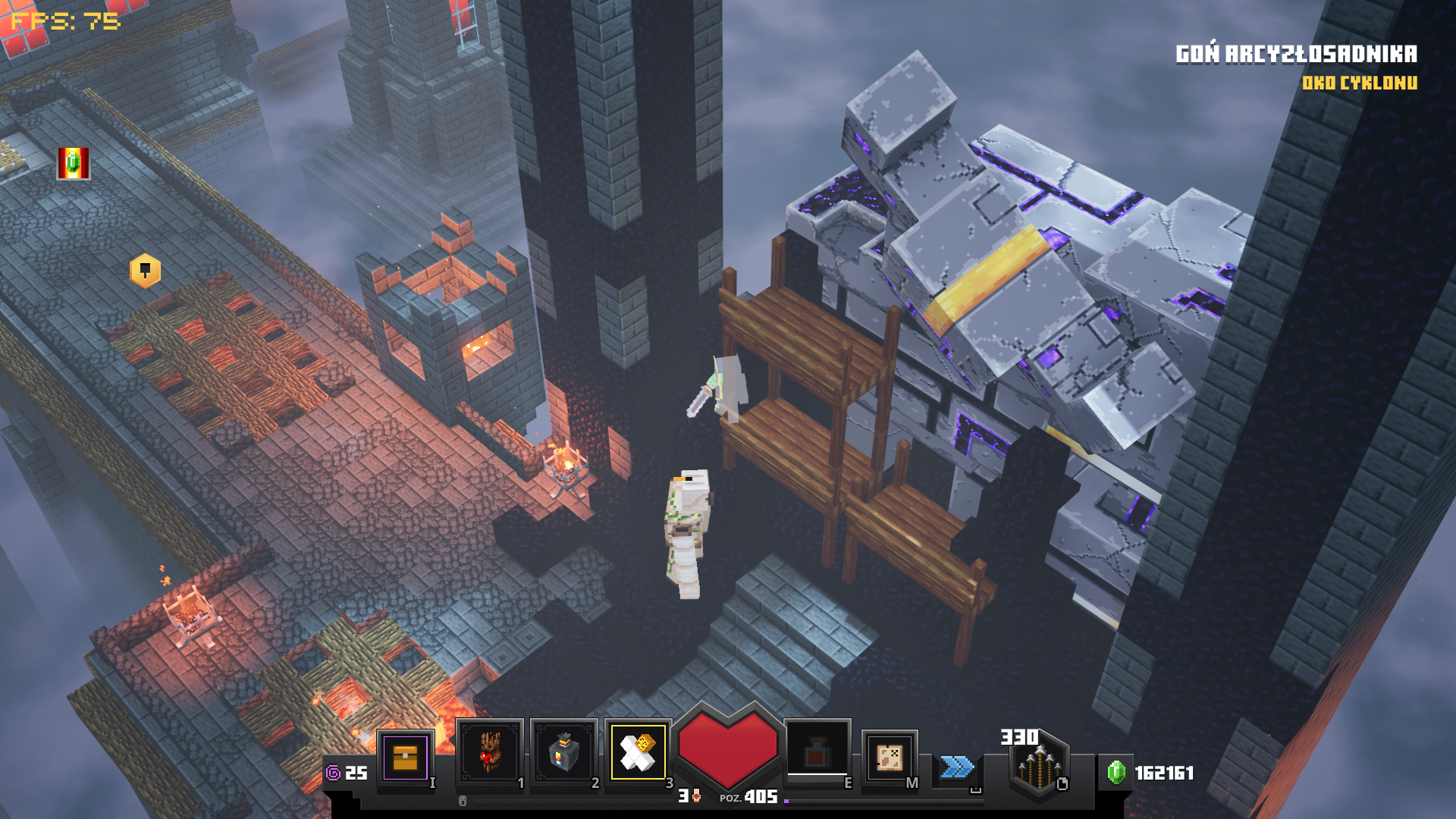Select the Goń Arcyzłosadnika objective tracker
Image resolution: width=1456 pixels, height=819 pixels.
point(1295,54)
